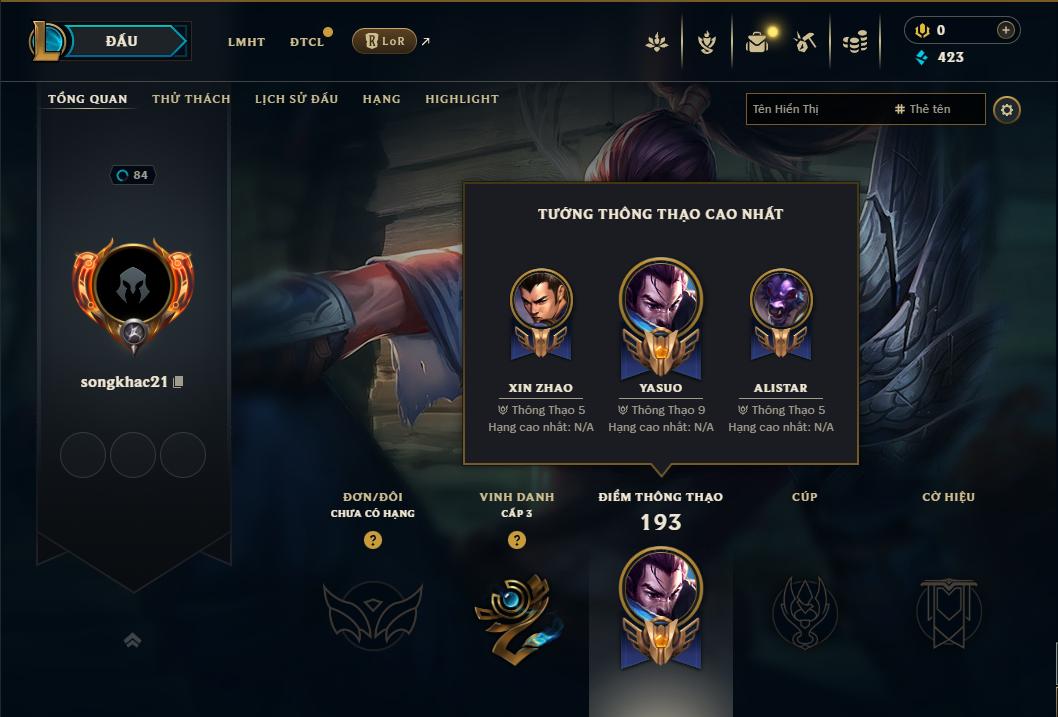Switch to the Thử Thách tab
Image resolution: width=1058 pixels, height=717 pixels.
191,99
